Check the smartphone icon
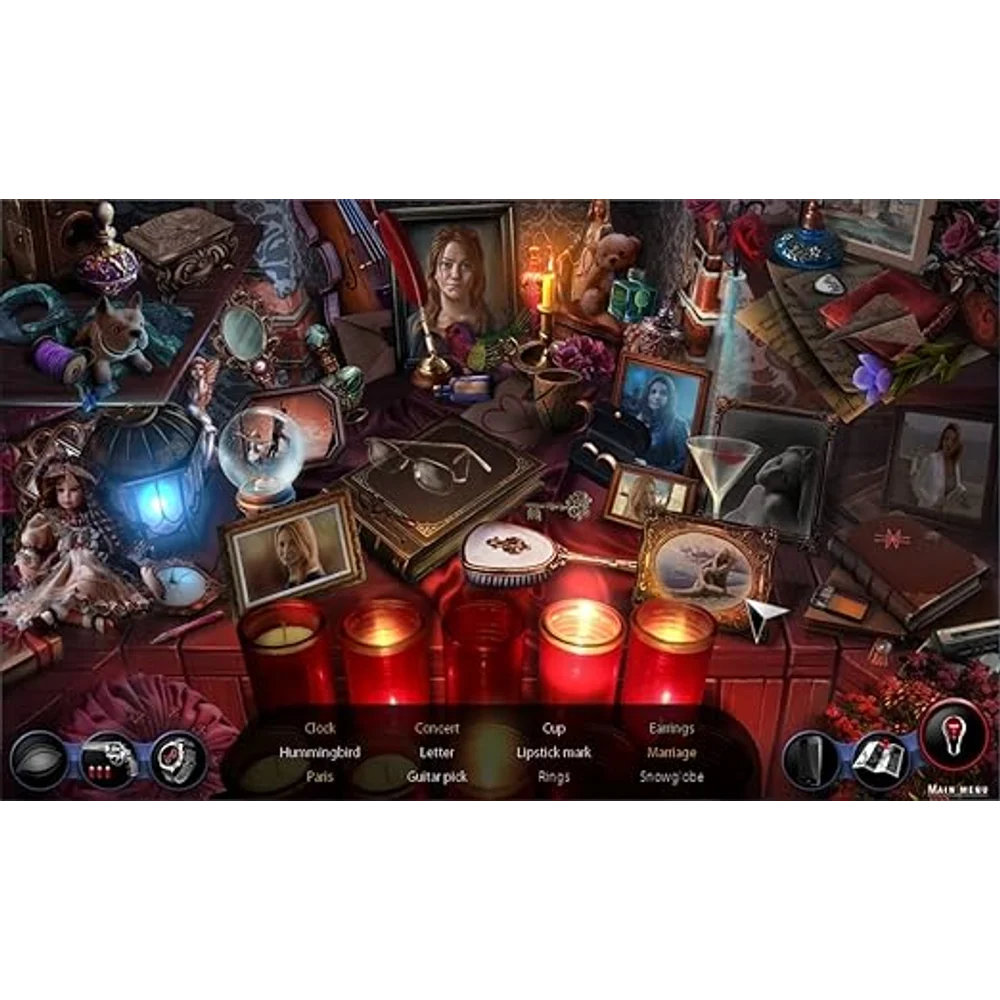The height and width of the screenshot is (1000, 1000). 810,761
